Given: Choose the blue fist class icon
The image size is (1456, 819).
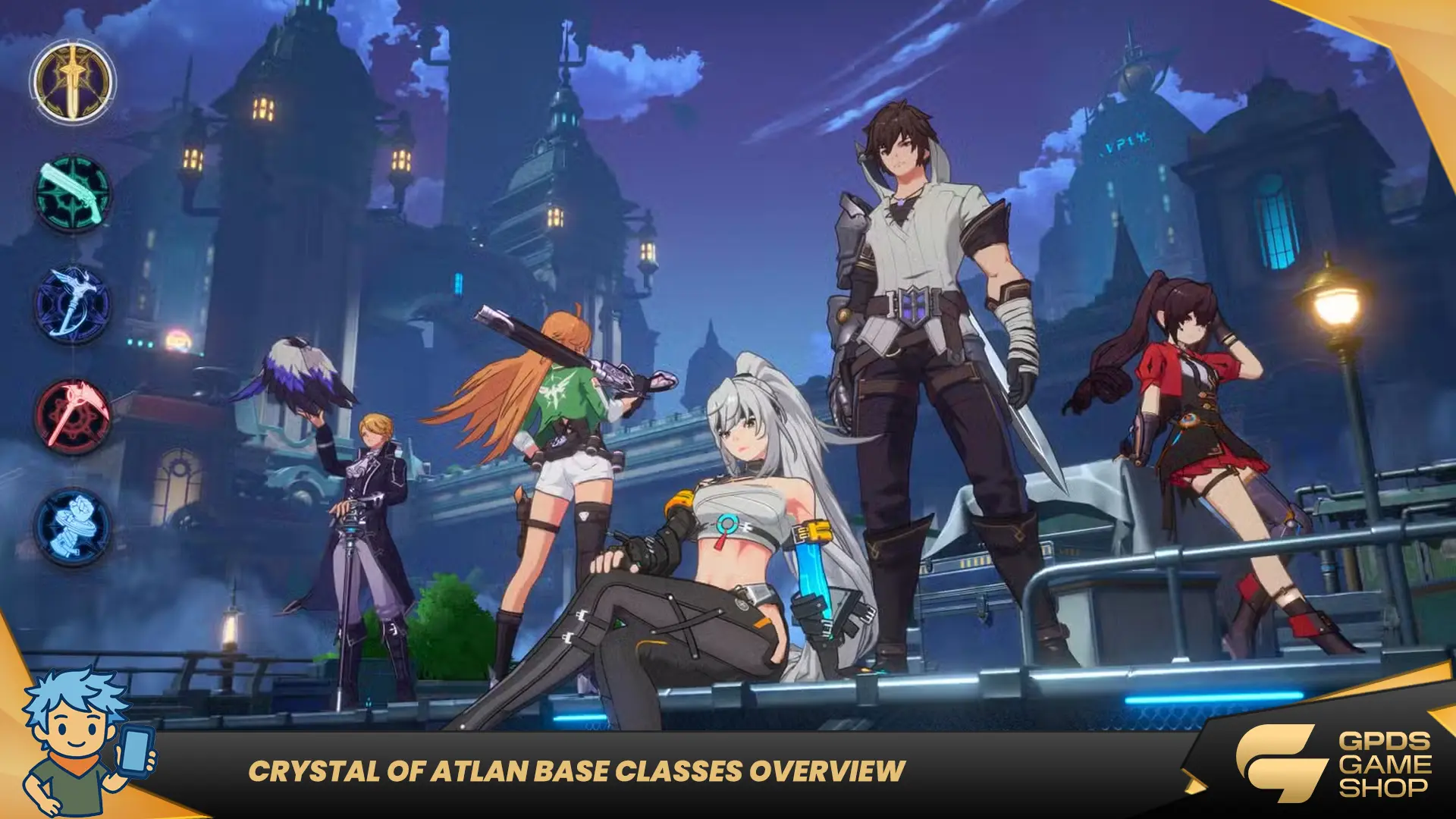Looking at the screenshot, I should pyautogui.click(x=73, y=526).
